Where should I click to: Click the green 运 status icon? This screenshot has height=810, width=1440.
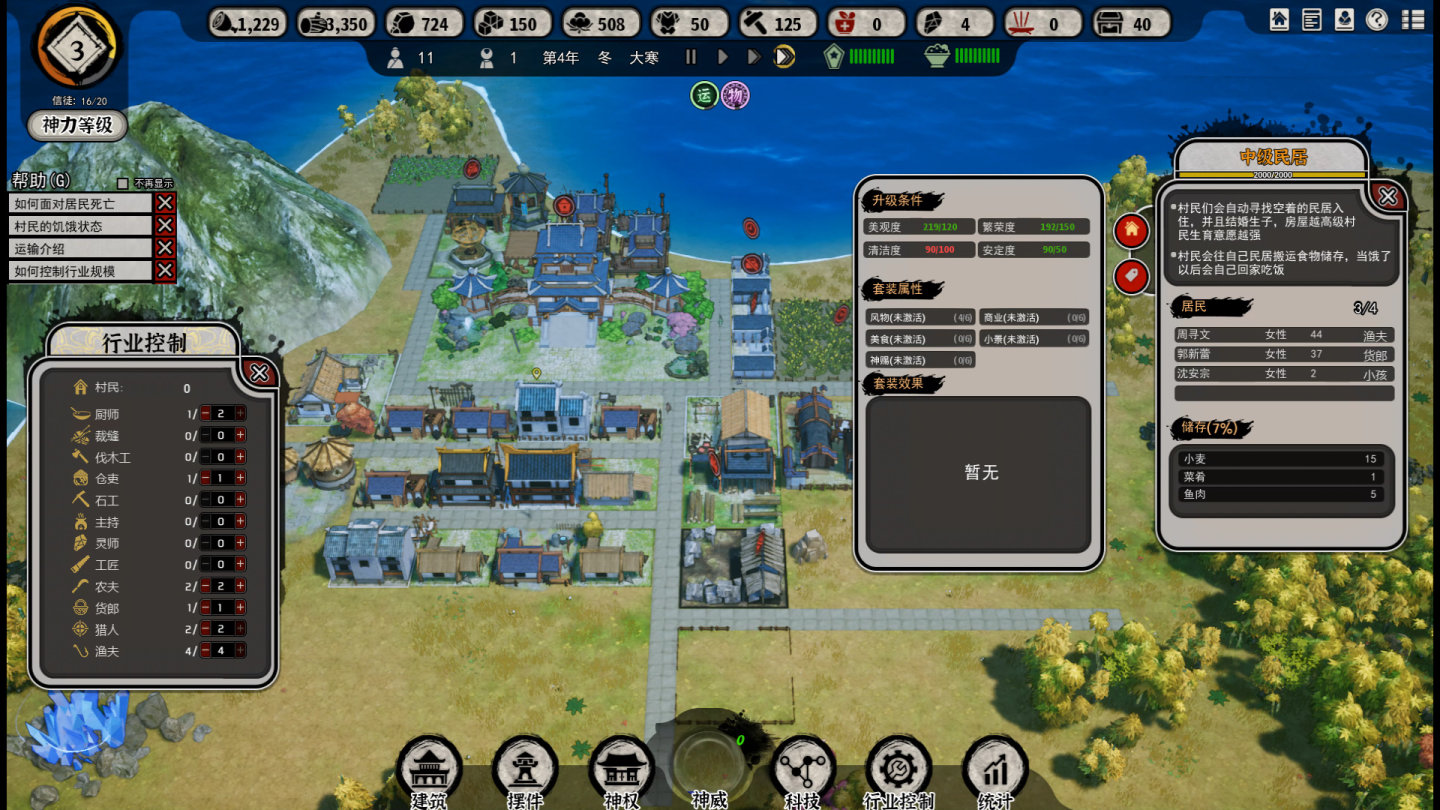(x=704, y=95)
